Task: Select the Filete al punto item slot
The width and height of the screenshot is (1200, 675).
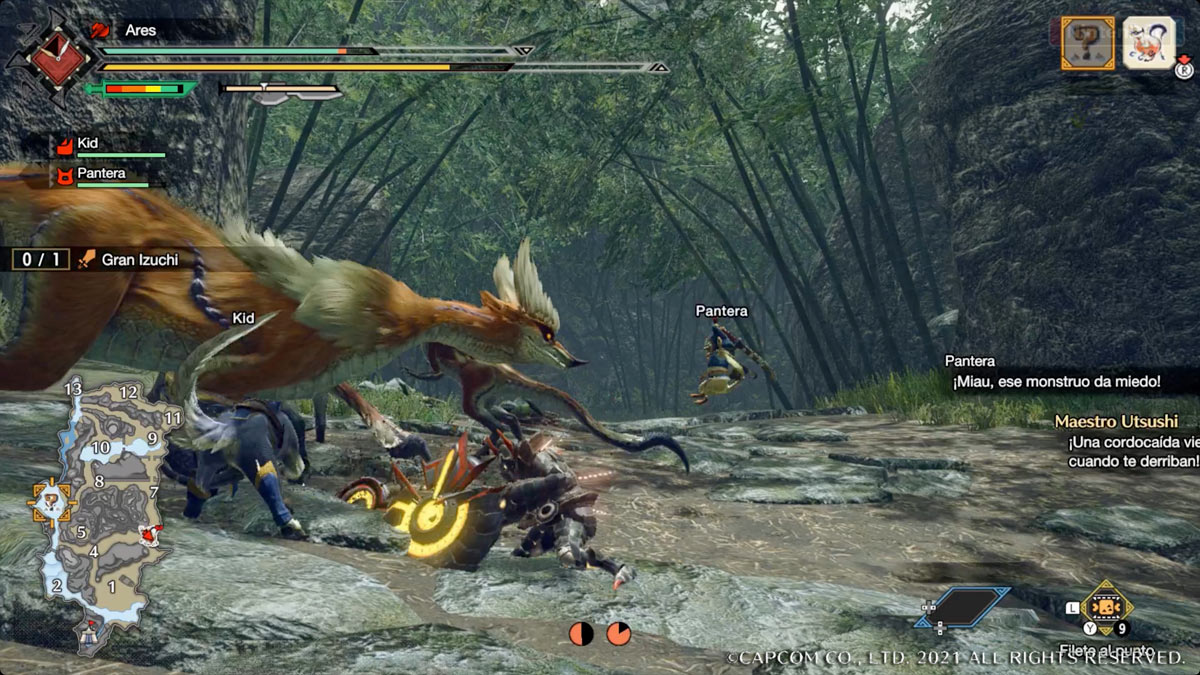Action: coord(1106,608)
